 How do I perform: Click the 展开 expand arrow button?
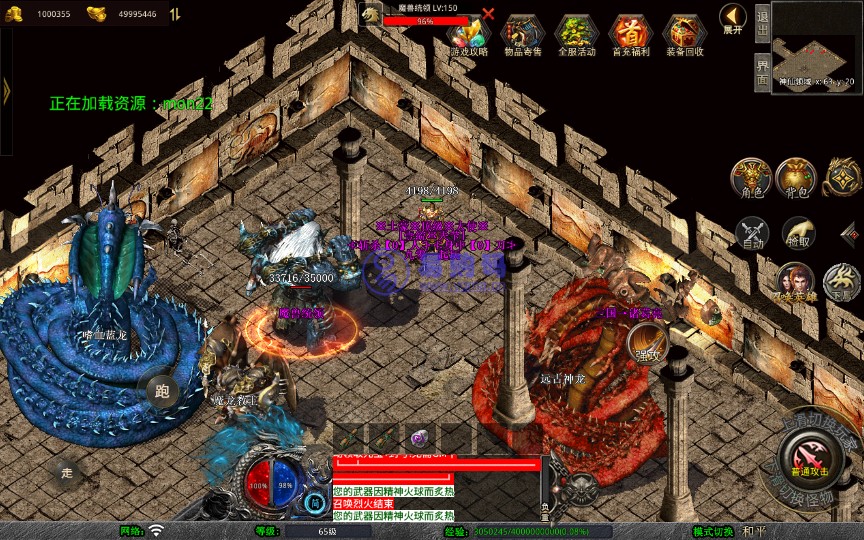click(733, 18)
